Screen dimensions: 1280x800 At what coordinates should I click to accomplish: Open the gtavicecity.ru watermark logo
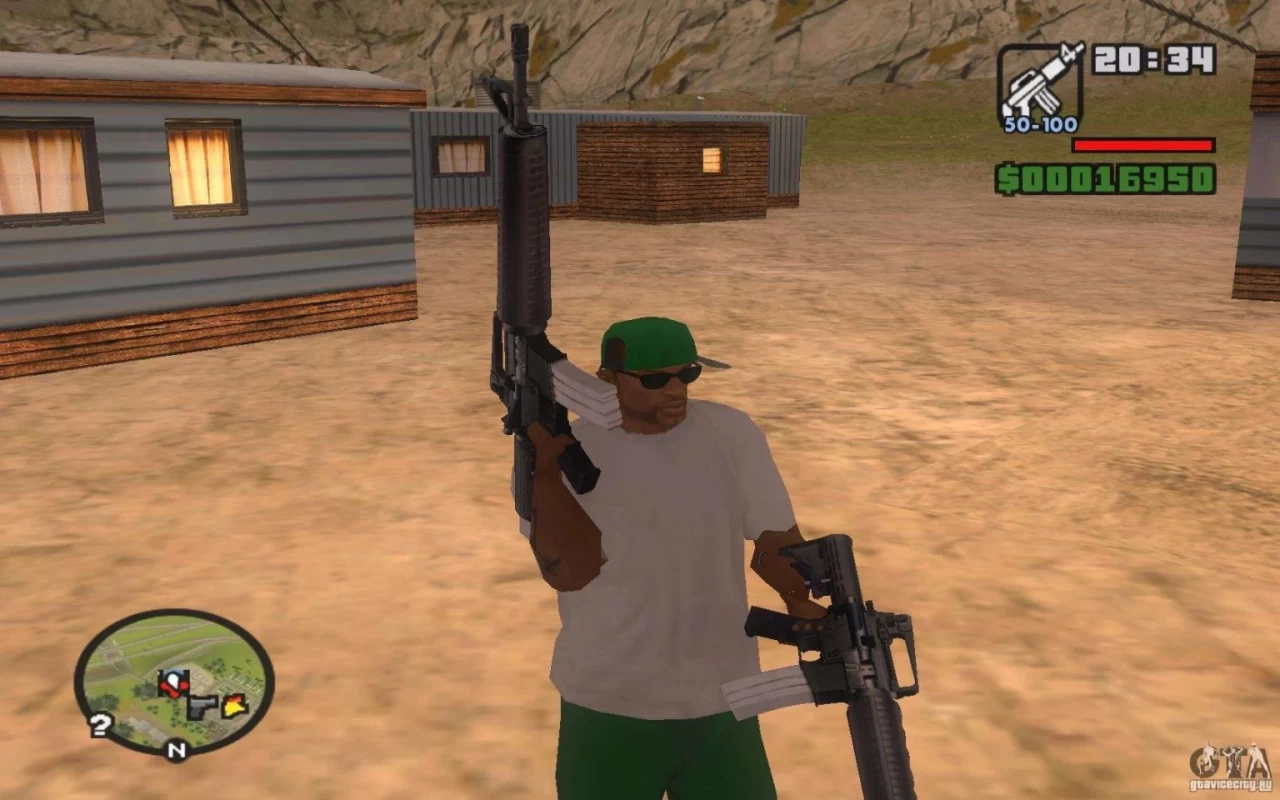coord(1230,765)
